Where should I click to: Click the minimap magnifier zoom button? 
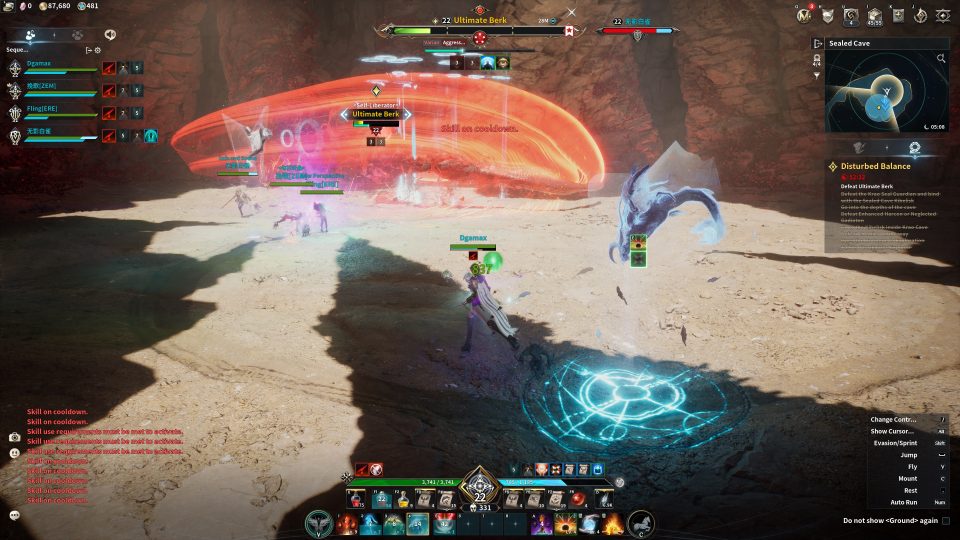(941, 59)
